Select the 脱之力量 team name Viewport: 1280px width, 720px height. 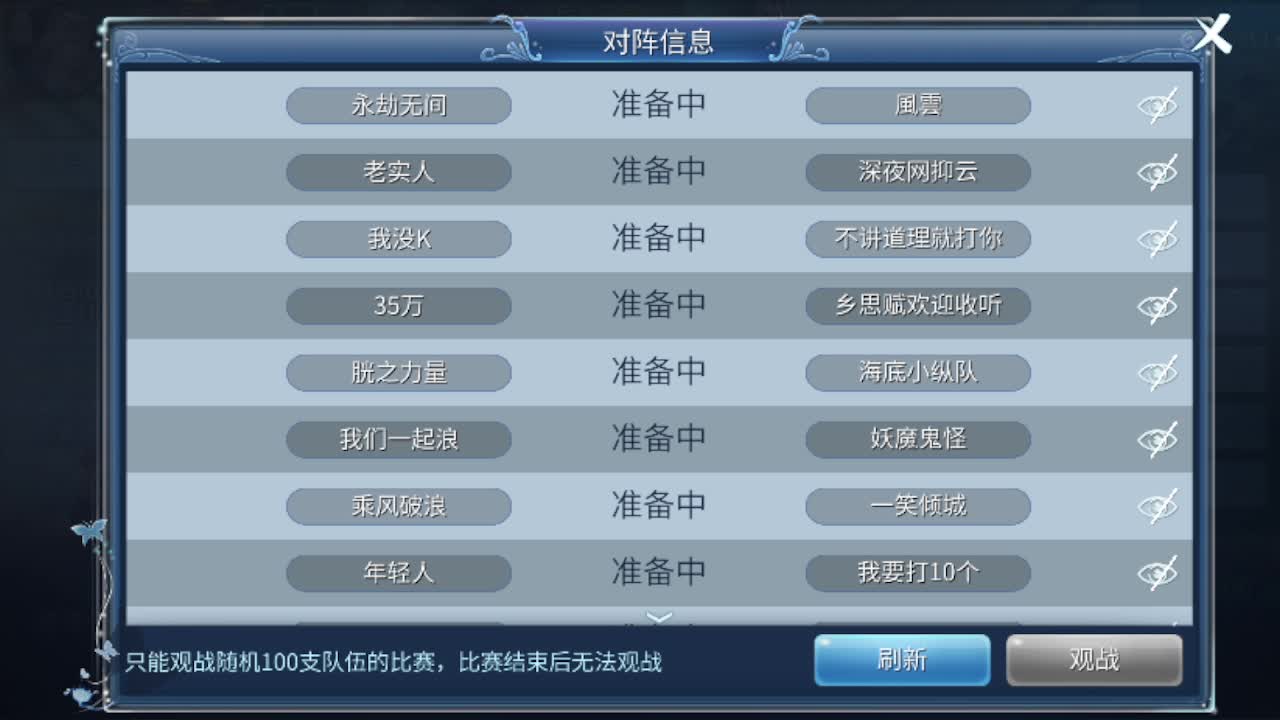398,372
